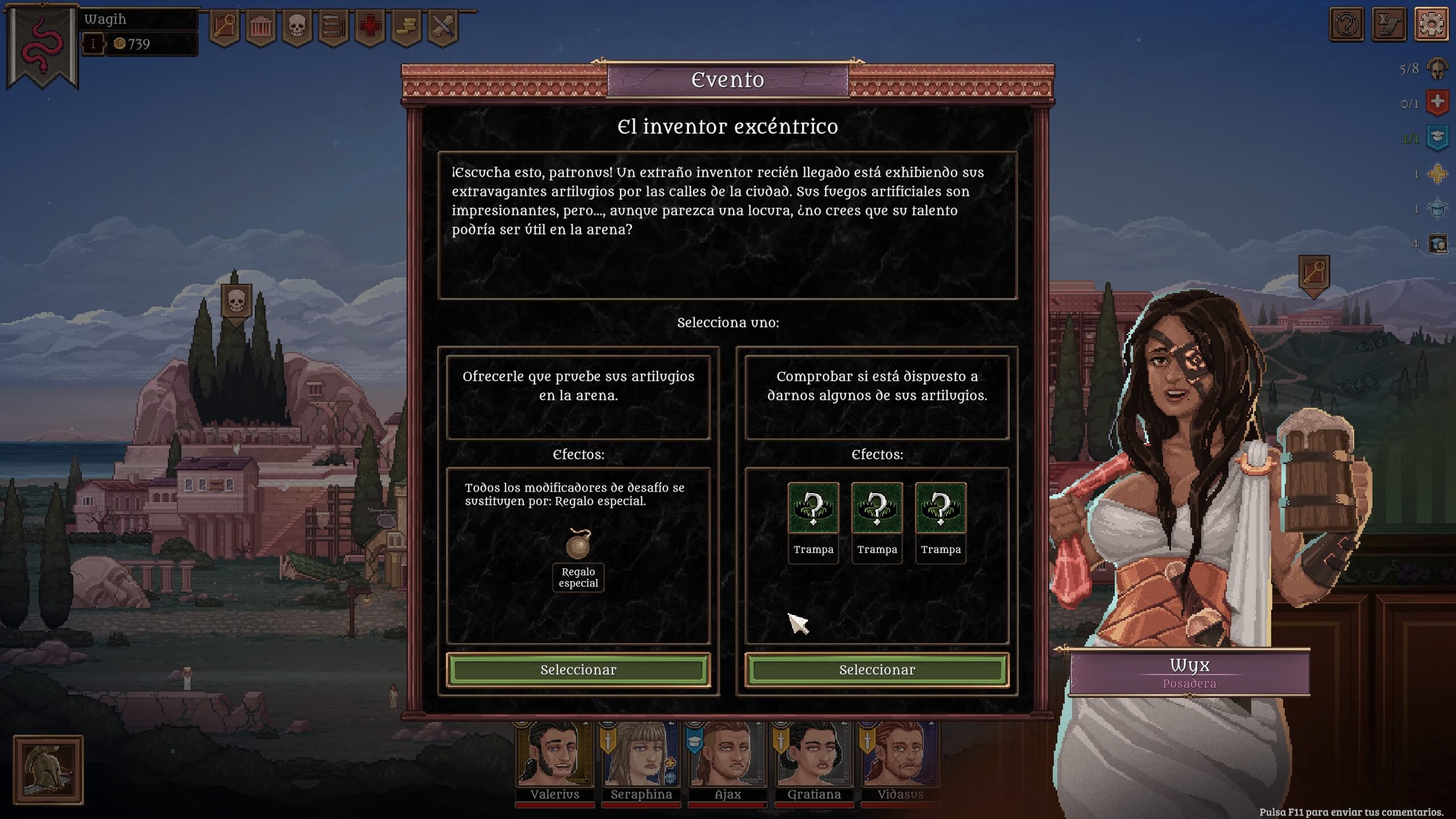Viewport: 1456px width, 819px height.
Task: Open the beer mug tavern banner
Action: (333, 27)
